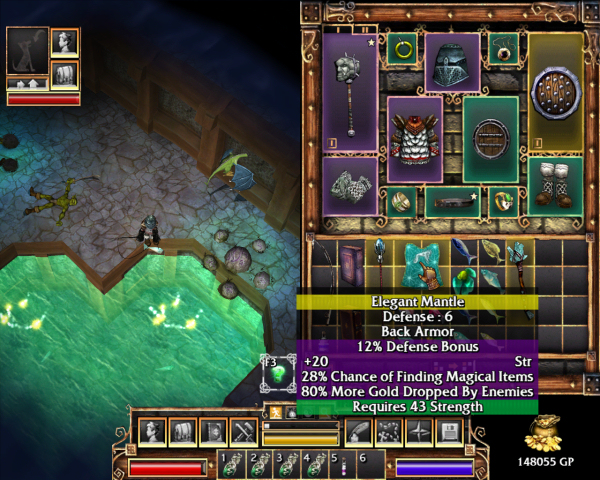Click the floppy disk save button

pyautogui.click(x=448, y=432)
